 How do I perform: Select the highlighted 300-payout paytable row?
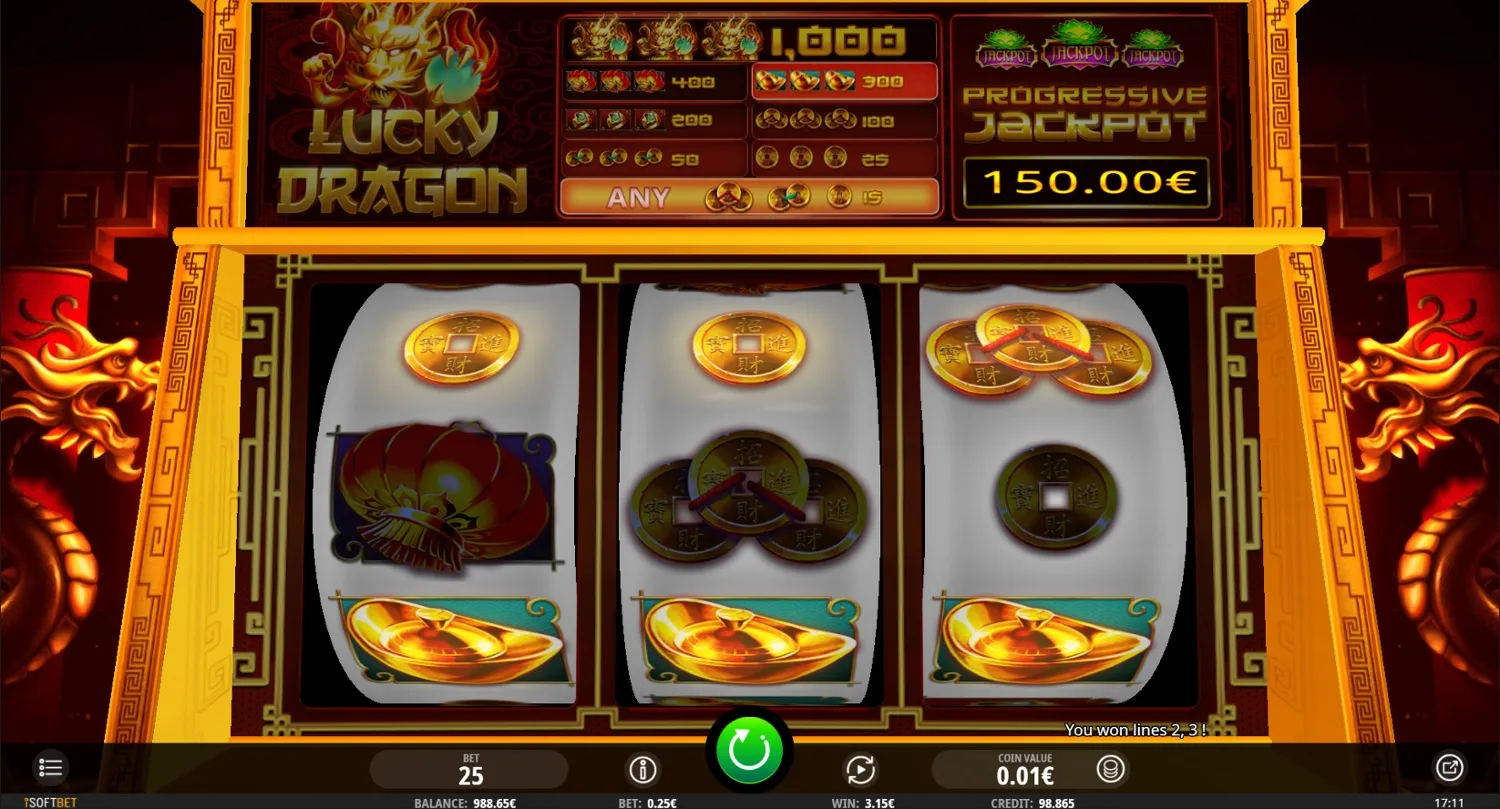click(843, 81)
